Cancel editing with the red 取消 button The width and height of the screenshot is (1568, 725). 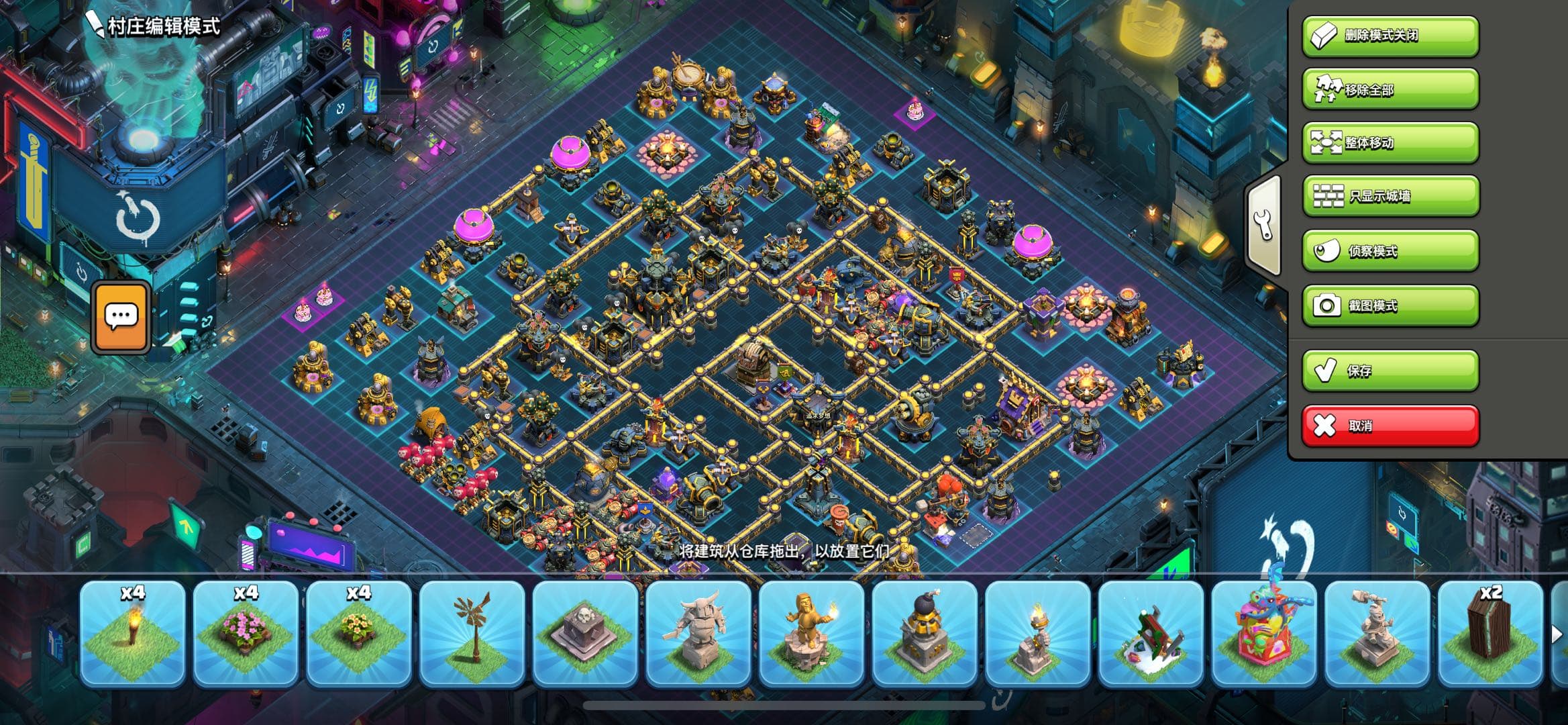tap(1390, 426)
